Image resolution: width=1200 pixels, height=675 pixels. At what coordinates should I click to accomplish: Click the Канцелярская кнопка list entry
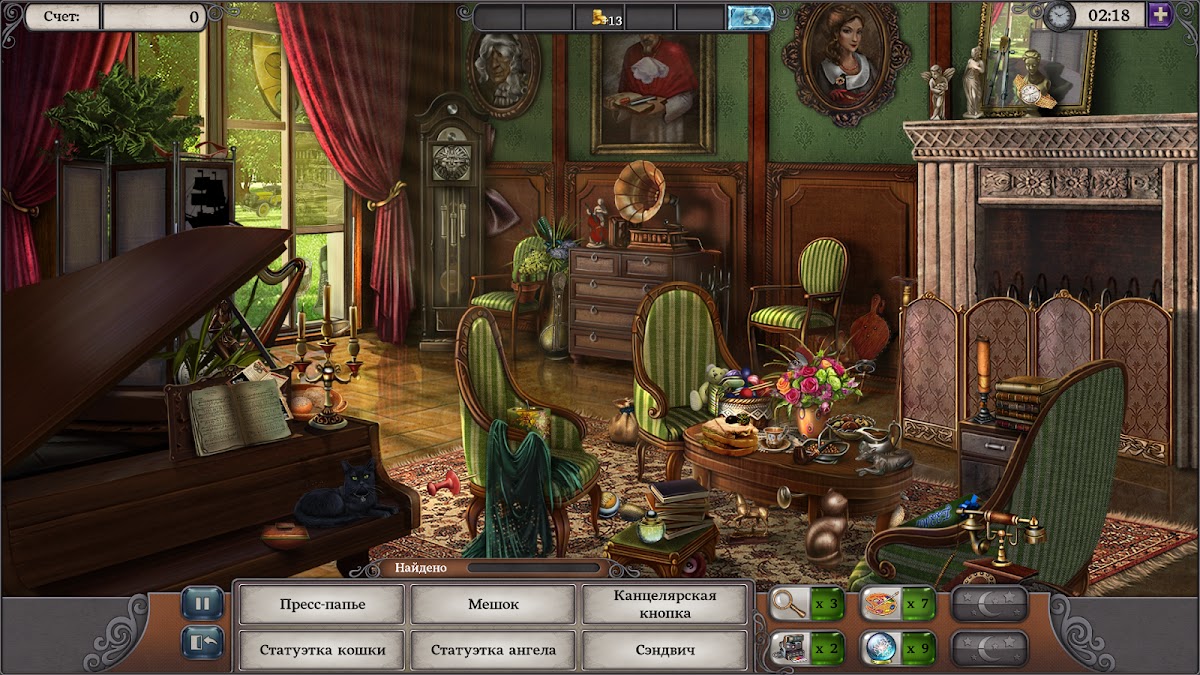[x=665, y=604]
